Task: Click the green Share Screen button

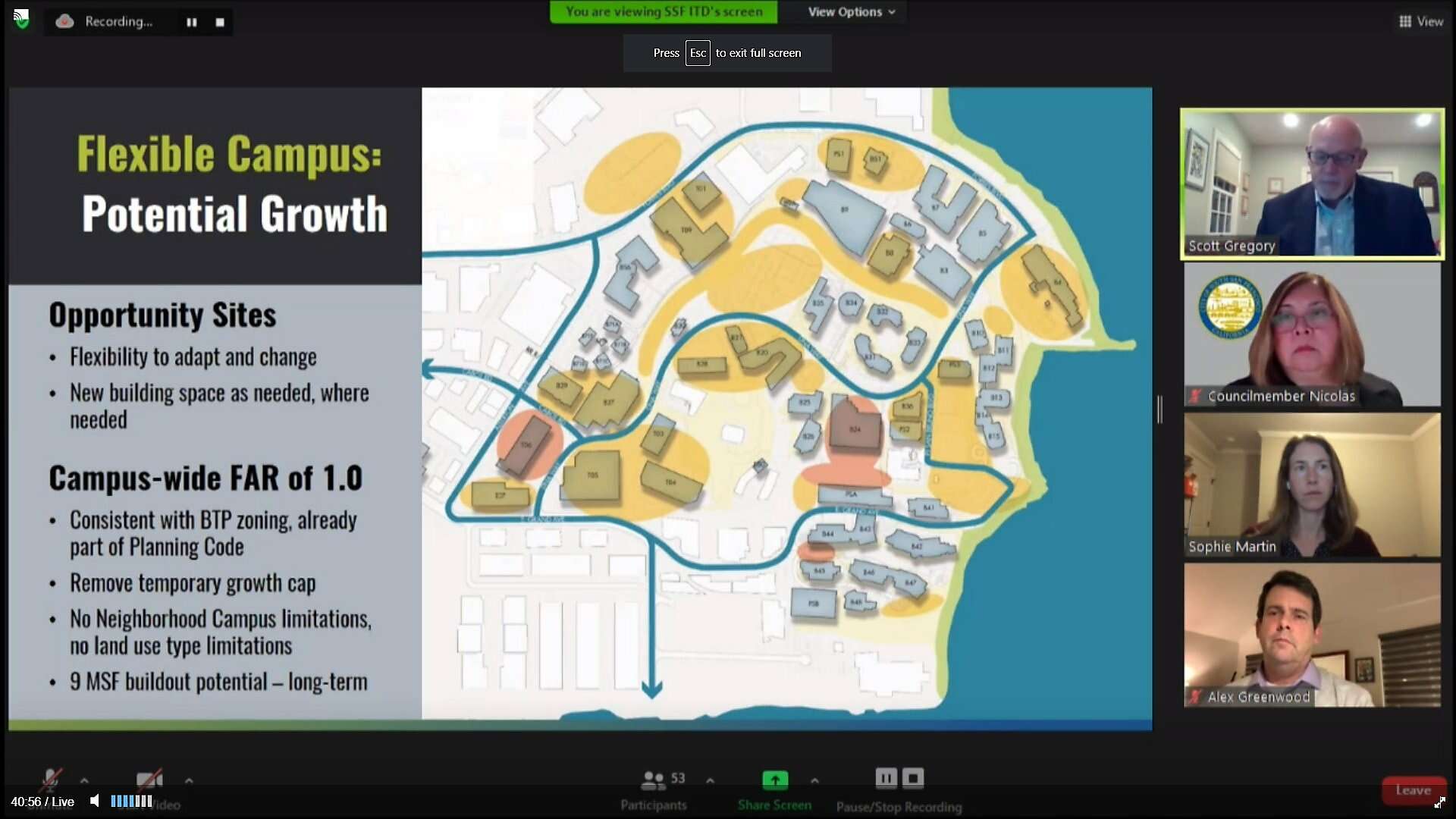Action: coord(774,780)
